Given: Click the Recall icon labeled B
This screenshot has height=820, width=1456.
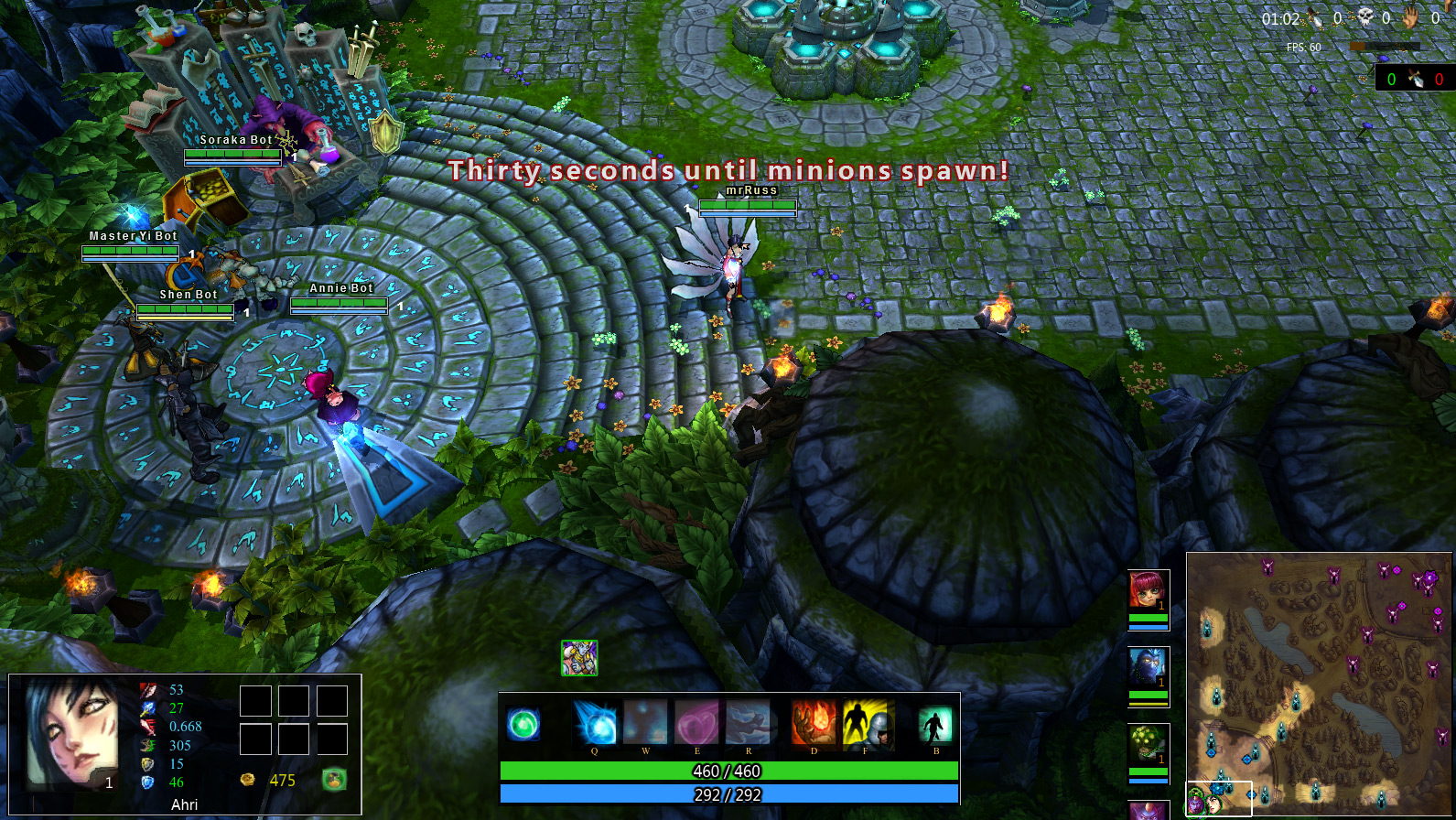Looking at the screenshot, I should point(935,725).
